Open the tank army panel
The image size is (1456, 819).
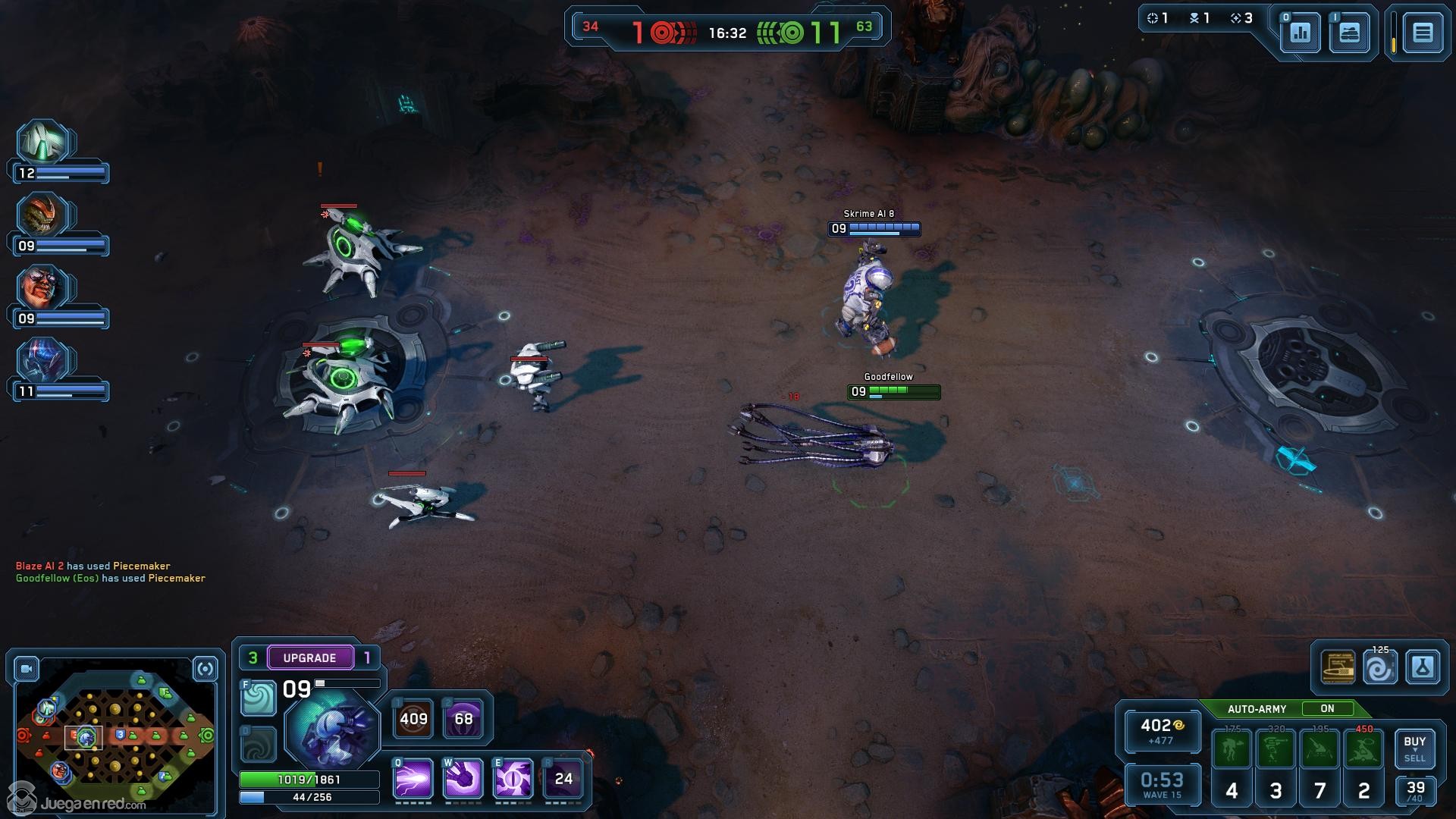[x=1349, y=33]
